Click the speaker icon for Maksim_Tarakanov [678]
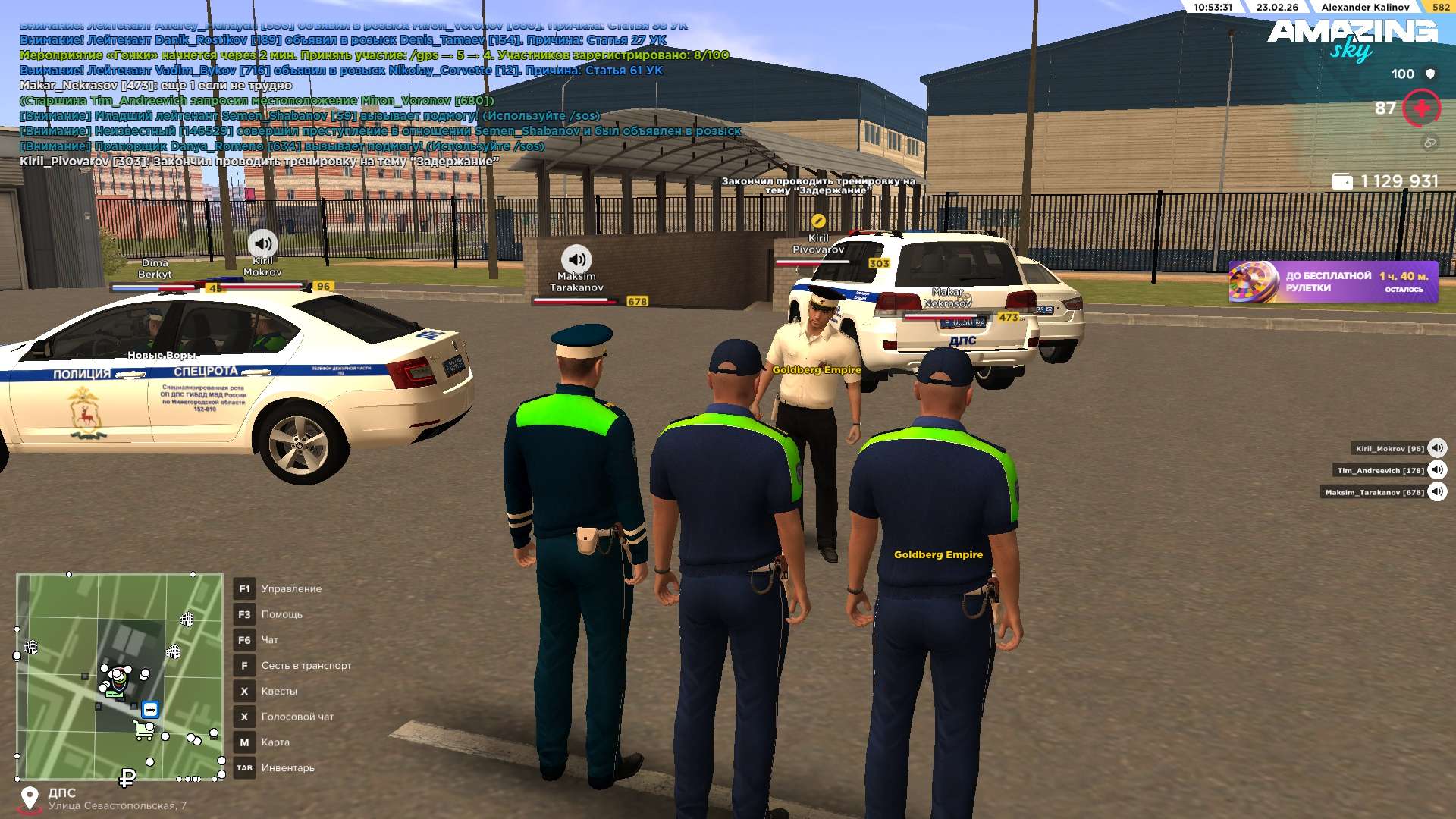Viewport: 1456px width, 819px height. point(1437,492)
